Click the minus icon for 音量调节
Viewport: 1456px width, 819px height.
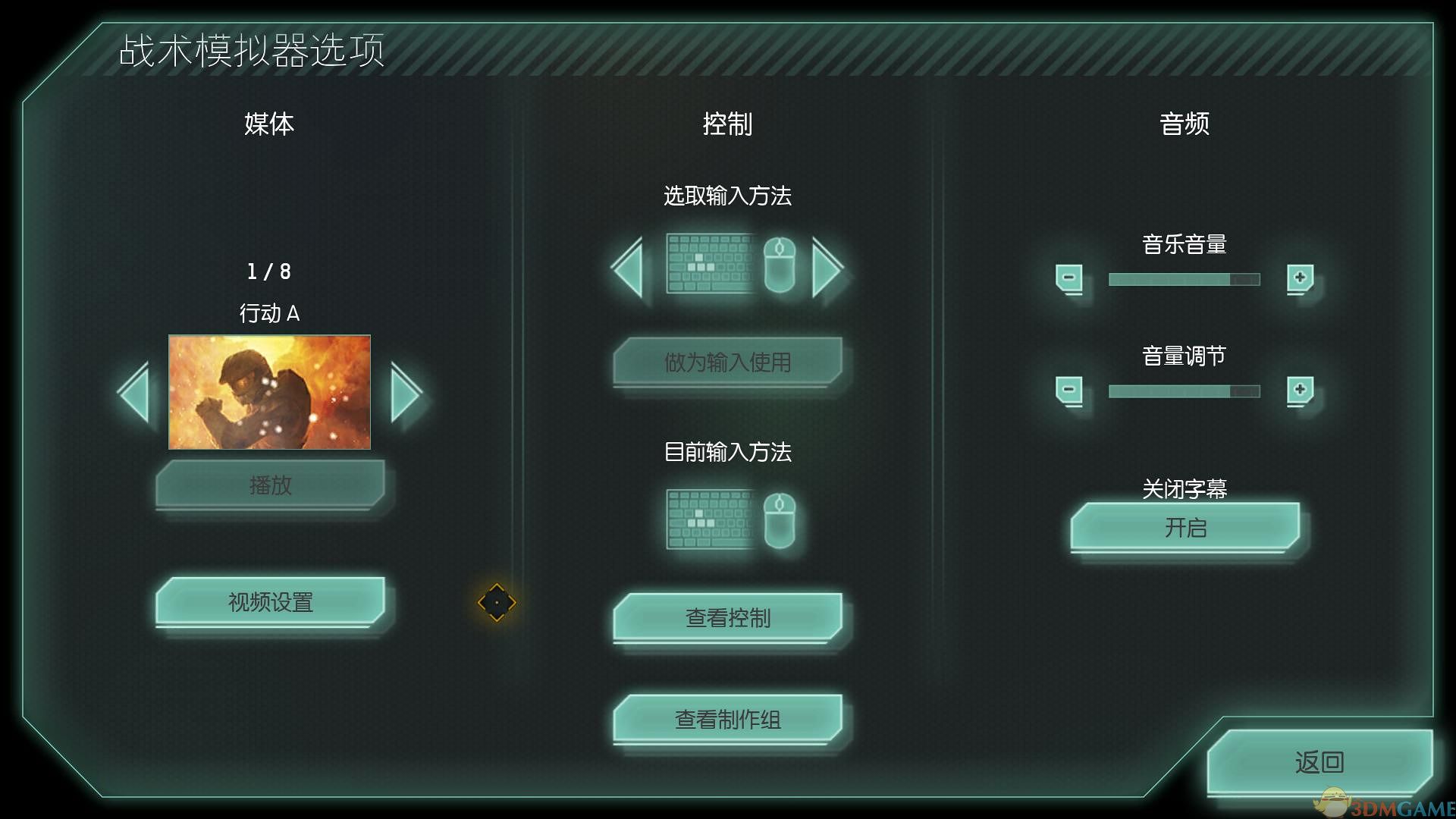1068,391
